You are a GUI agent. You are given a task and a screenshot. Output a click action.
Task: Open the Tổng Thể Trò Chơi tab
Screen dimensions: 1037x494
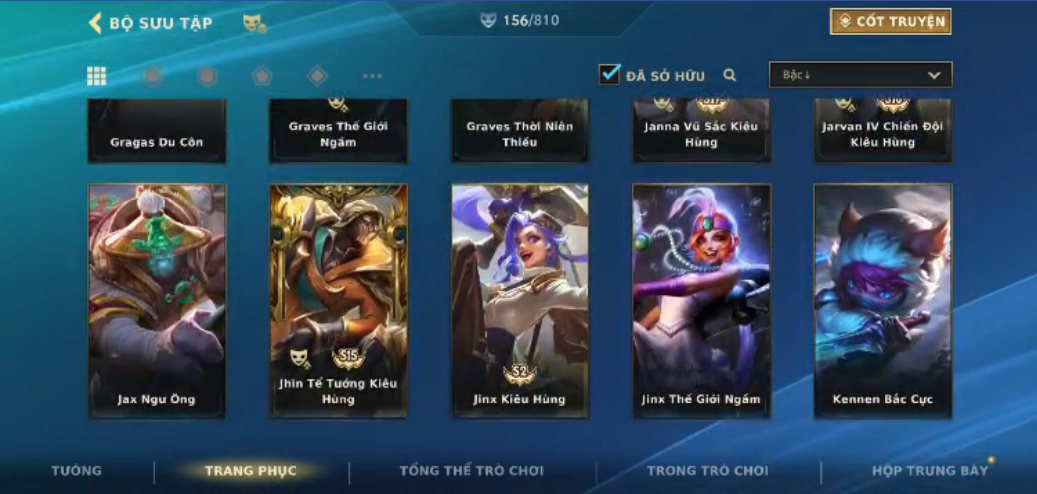(472, 471)
